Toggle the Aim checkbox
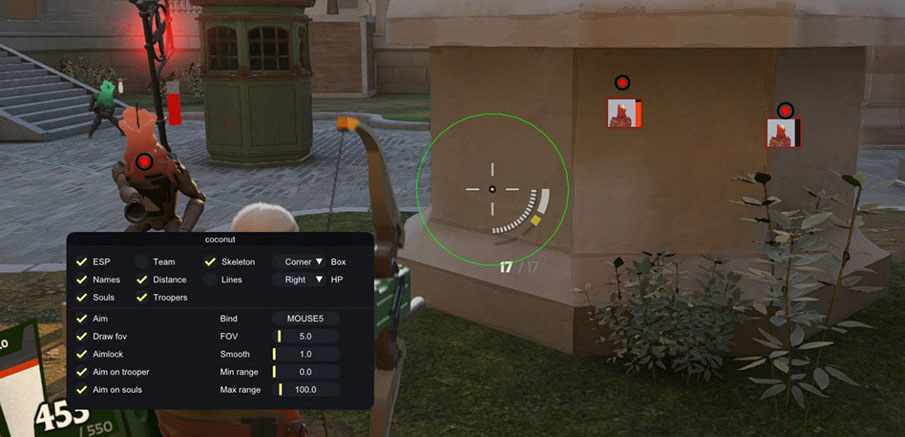905x437 pixels. tap(82, 318)
